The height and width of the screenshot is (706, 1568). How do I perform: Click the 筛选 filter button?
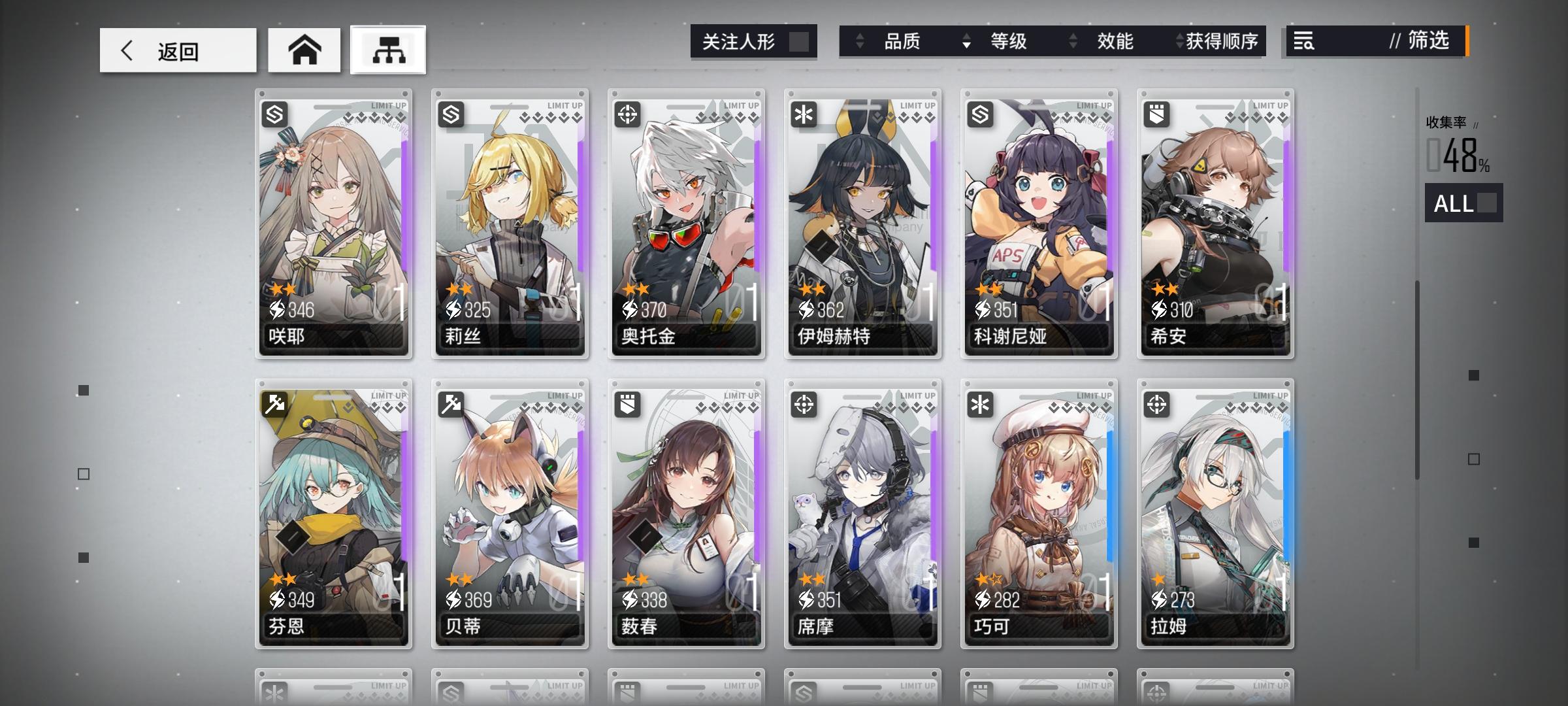[1425, 42]
